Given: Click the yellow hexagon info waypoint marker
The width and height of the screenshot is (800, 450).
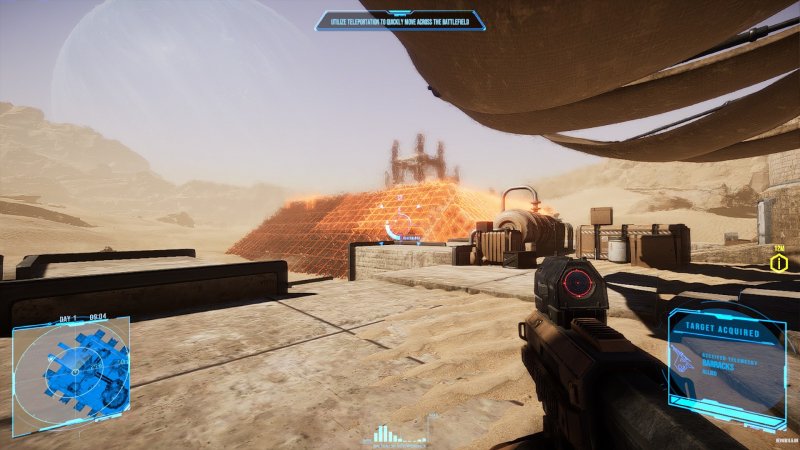Looking at the screenshot, I should point(779,263).
